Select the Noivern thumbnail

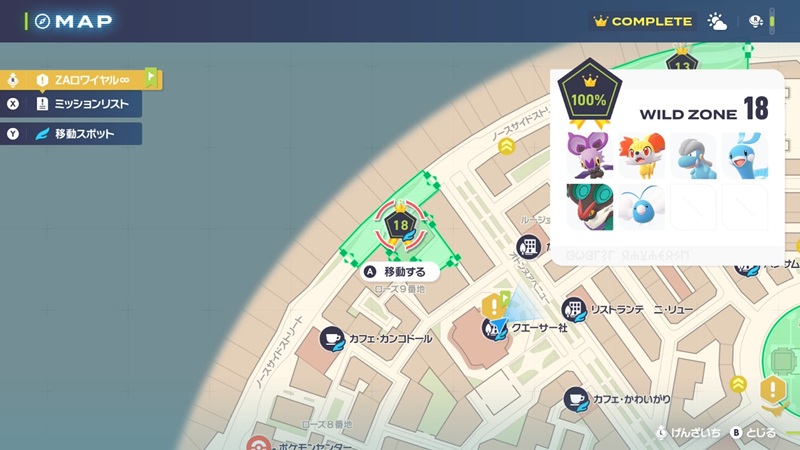(x=590, y=207)
